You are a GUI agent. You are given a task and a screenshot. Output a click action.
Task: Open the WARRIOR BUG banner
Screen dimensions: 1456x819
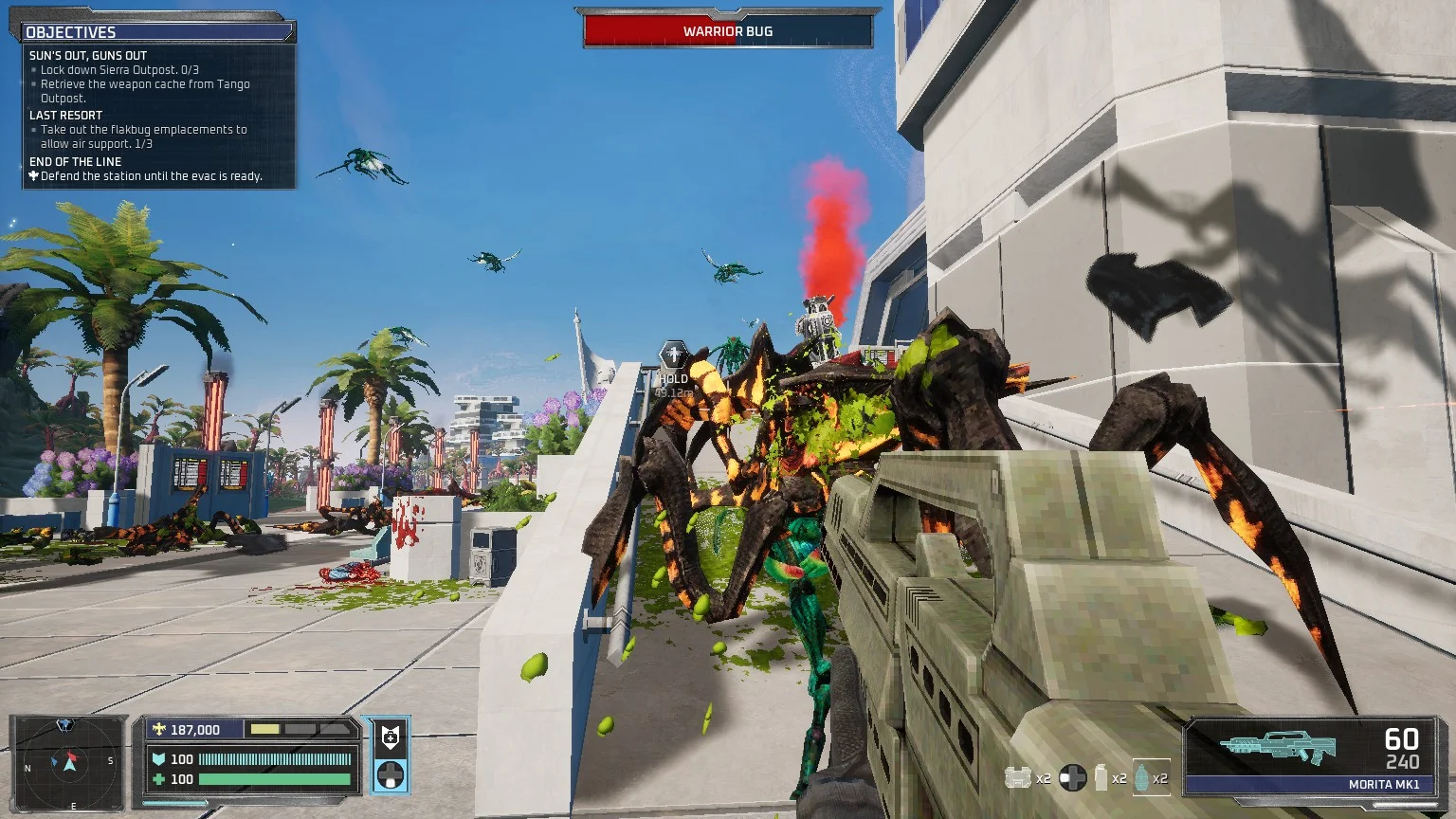coord(726,31)
